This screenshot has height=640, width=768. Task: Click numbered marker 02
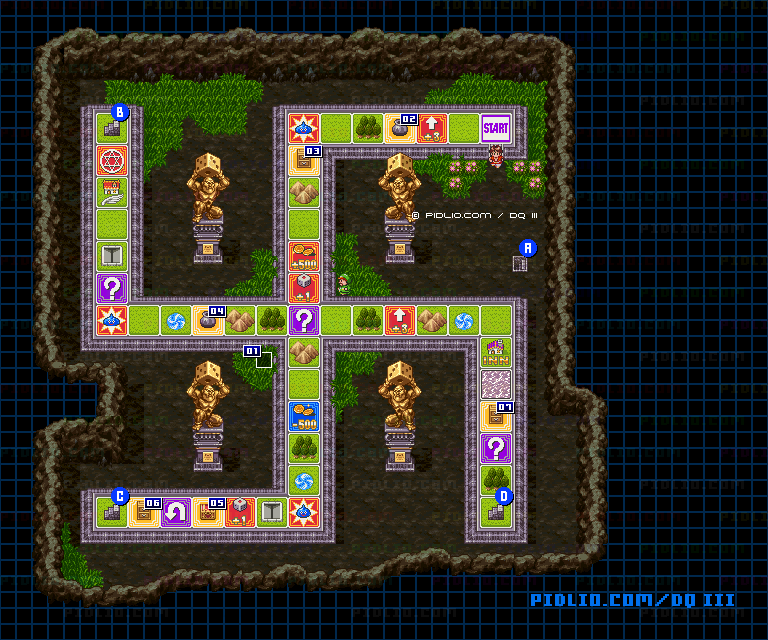point(408,119)
